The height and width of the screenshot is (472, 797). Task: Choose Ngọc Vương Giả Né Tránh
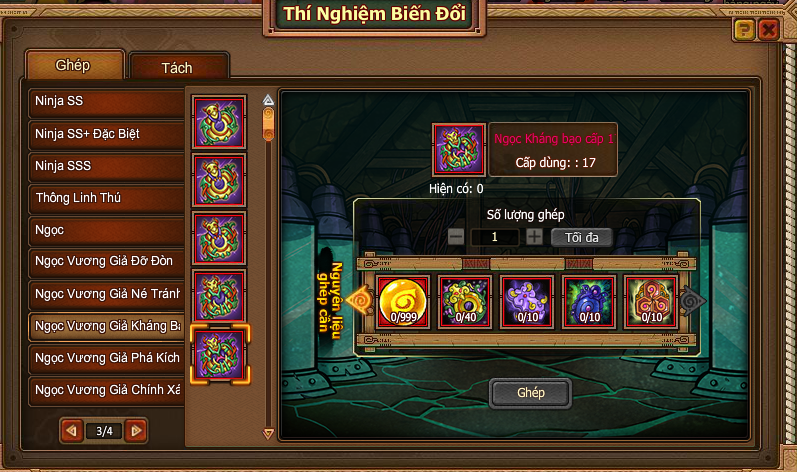point(106,294)
